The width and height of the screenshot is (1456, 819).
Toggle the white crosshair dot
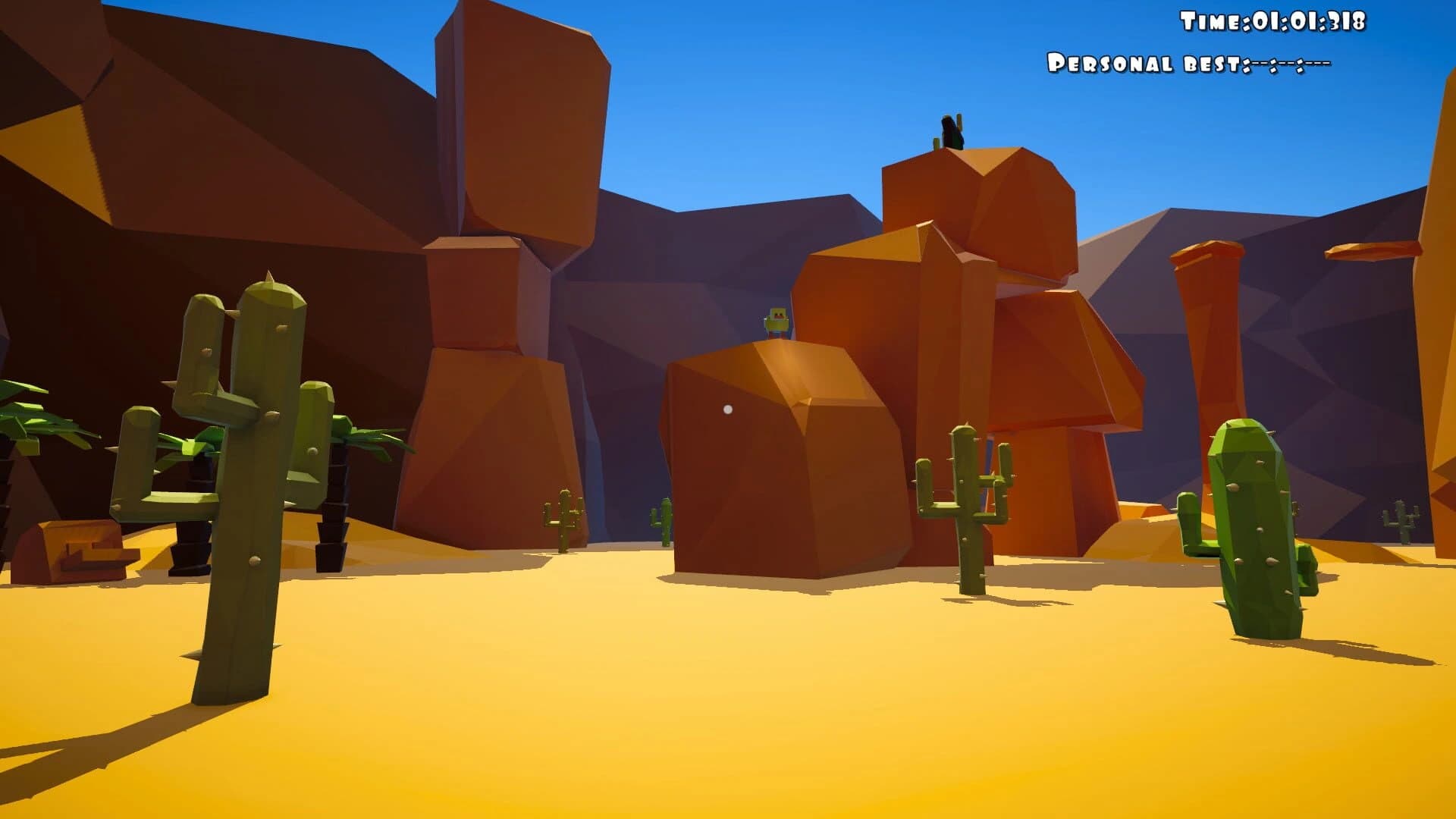(x=727, y=409)
